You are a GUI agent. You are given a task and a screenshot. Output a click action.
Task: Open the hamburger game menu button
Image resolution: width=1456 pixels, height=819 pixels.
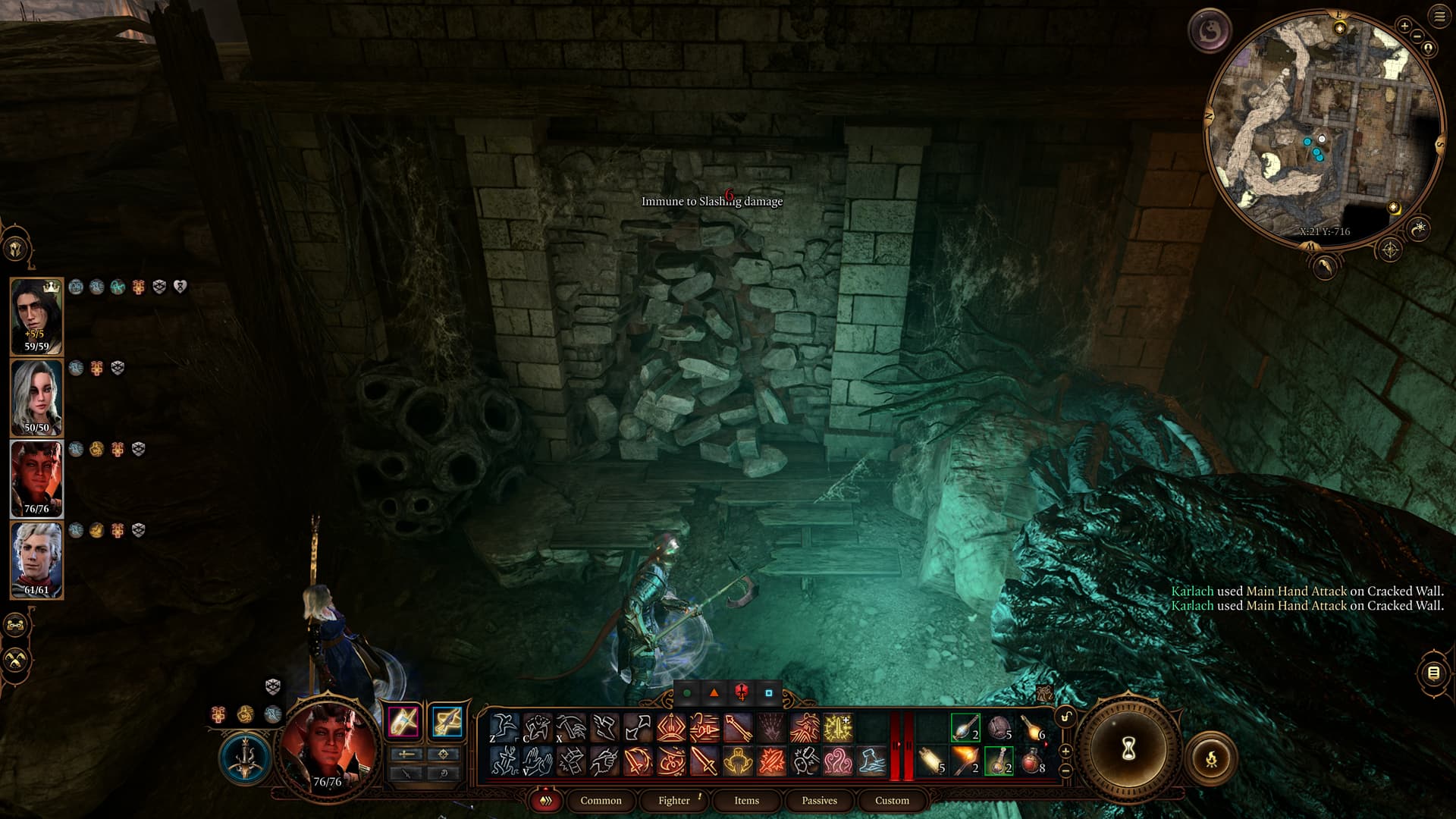(1439, 17)
